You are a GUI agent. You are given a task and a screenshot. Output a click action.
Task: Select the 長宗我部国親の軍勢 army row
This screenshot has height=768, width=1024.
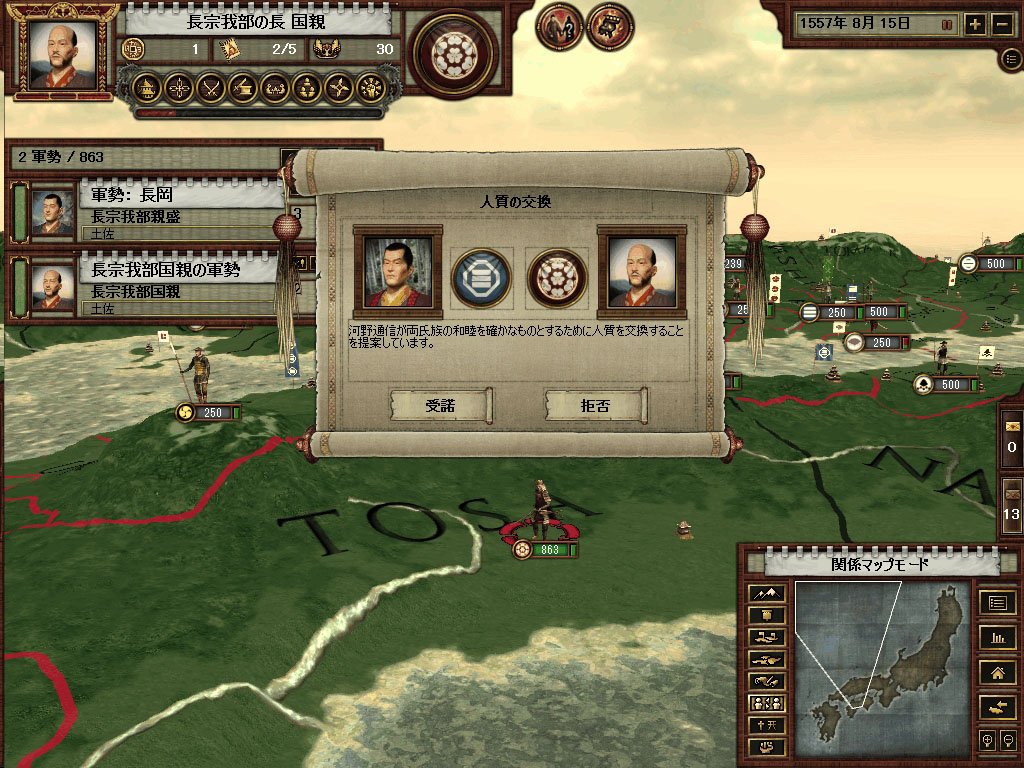click(150, 285)
